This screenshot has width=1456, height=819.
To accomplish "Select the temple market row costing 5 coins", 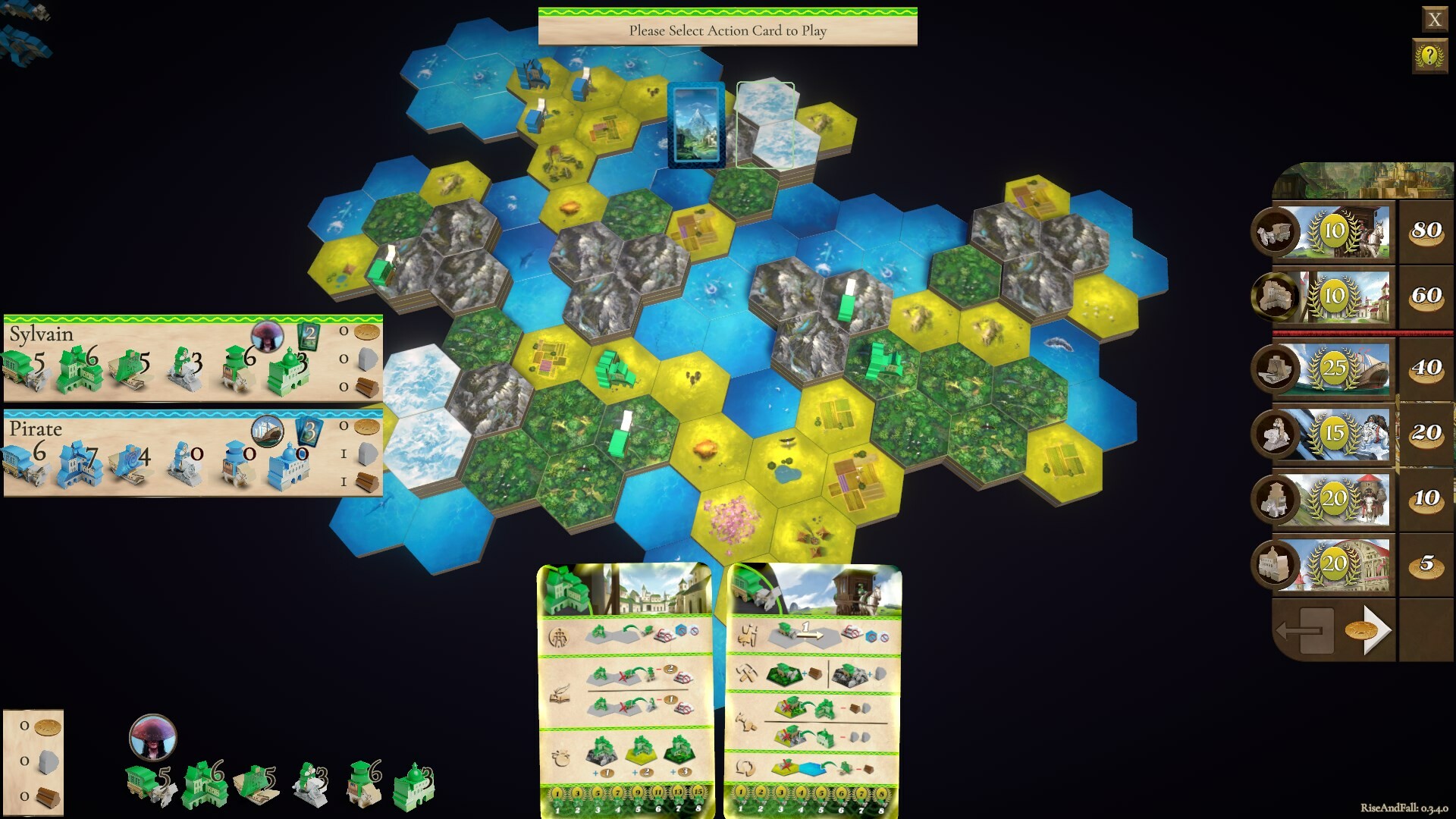I will click(x=1335, y=563).
